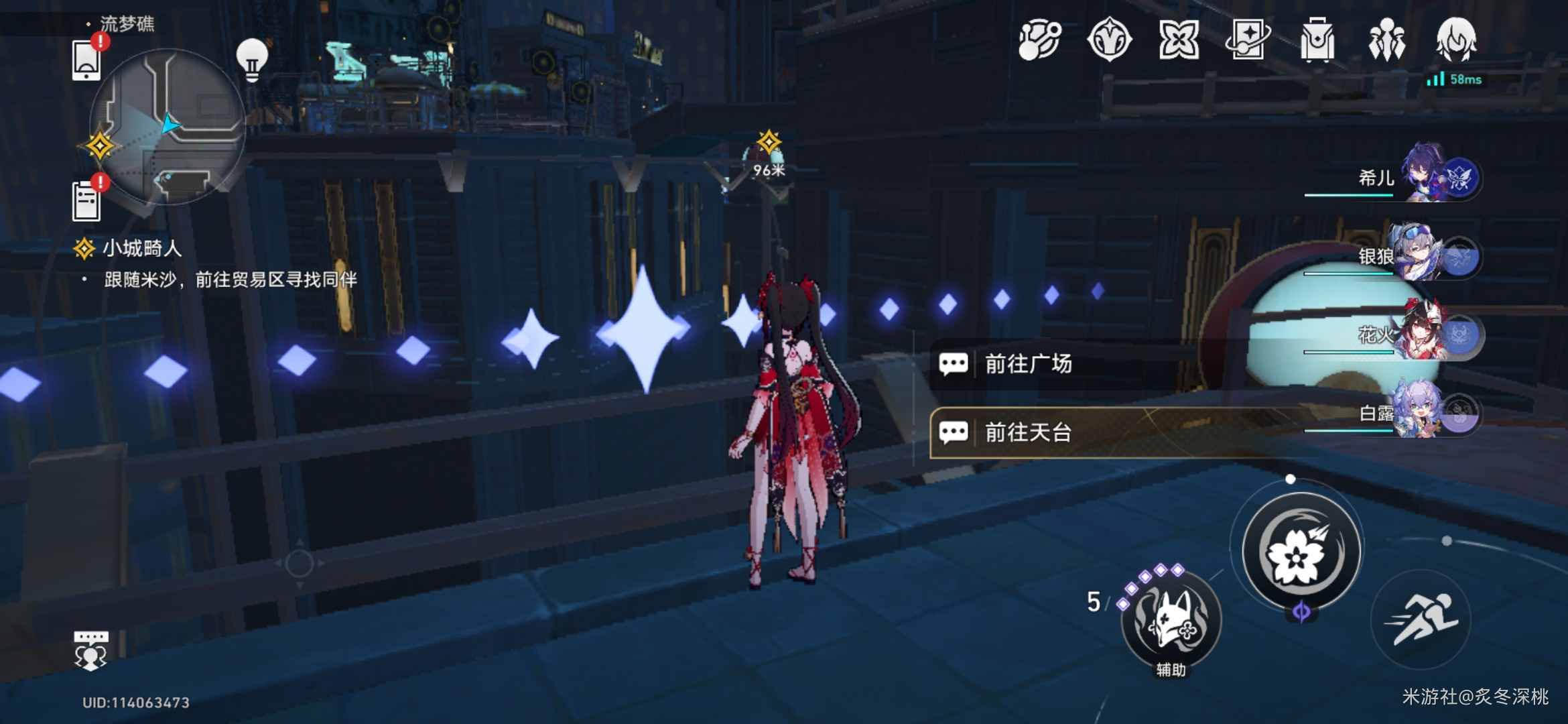This screenshot has height=724, width=1568.
Task: Open the warp star card icon
Action: [x=1248, y=40]
